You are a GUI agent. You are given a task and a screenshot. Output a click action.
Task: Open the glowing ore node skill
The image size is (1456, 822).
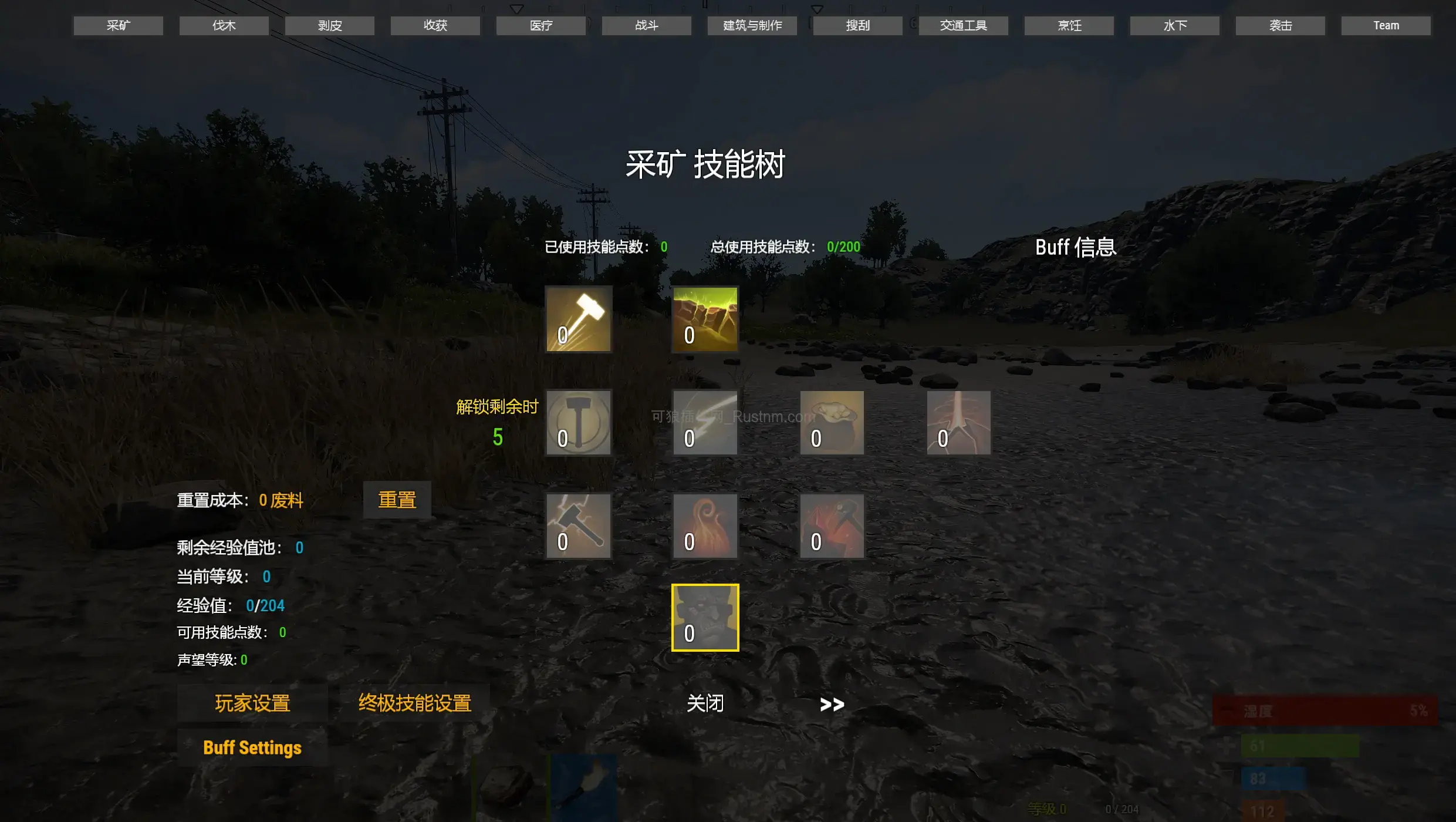point(705,320)
